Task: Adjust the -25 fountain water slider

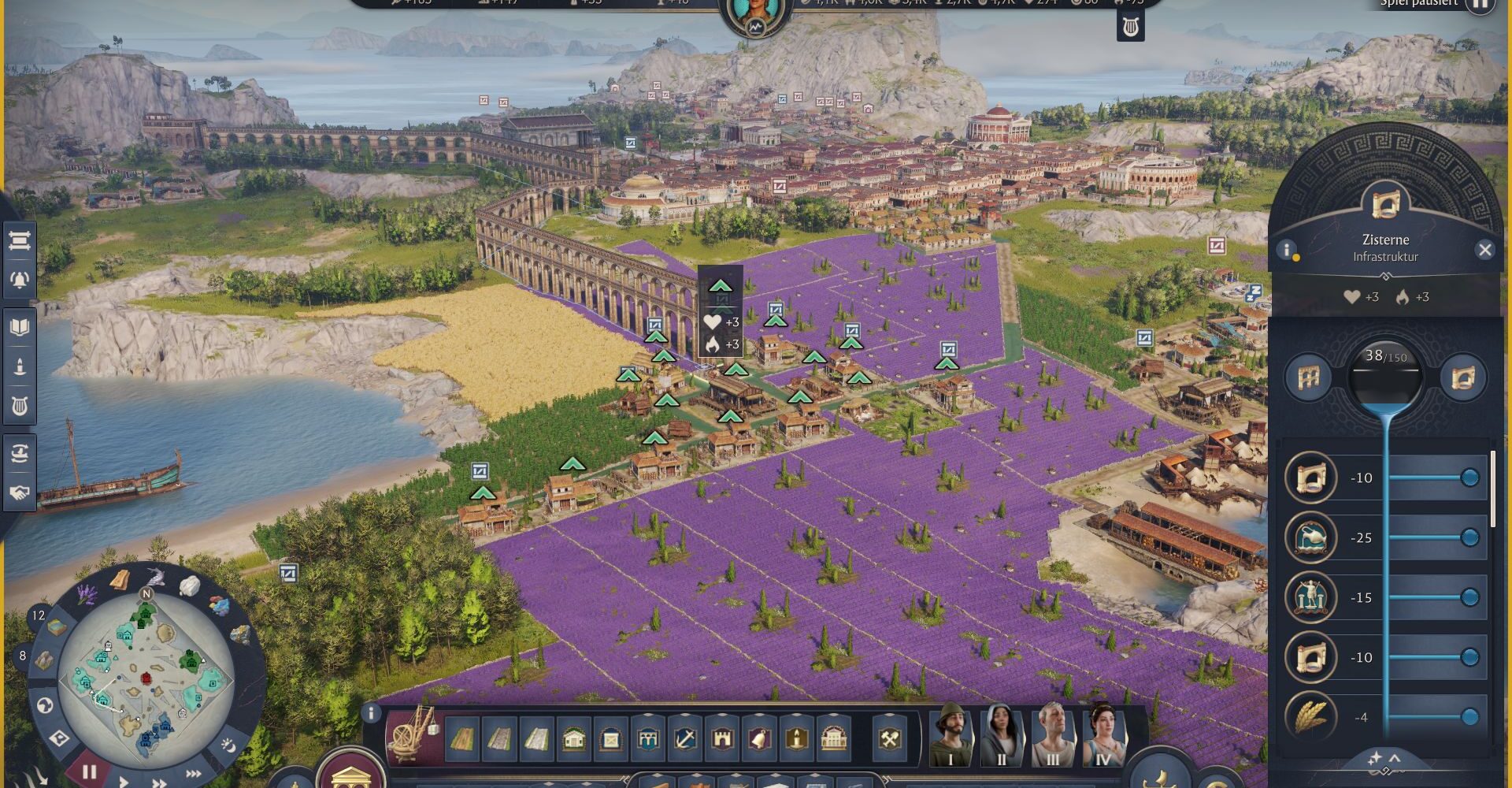Action: click(x=1469, y=537)
